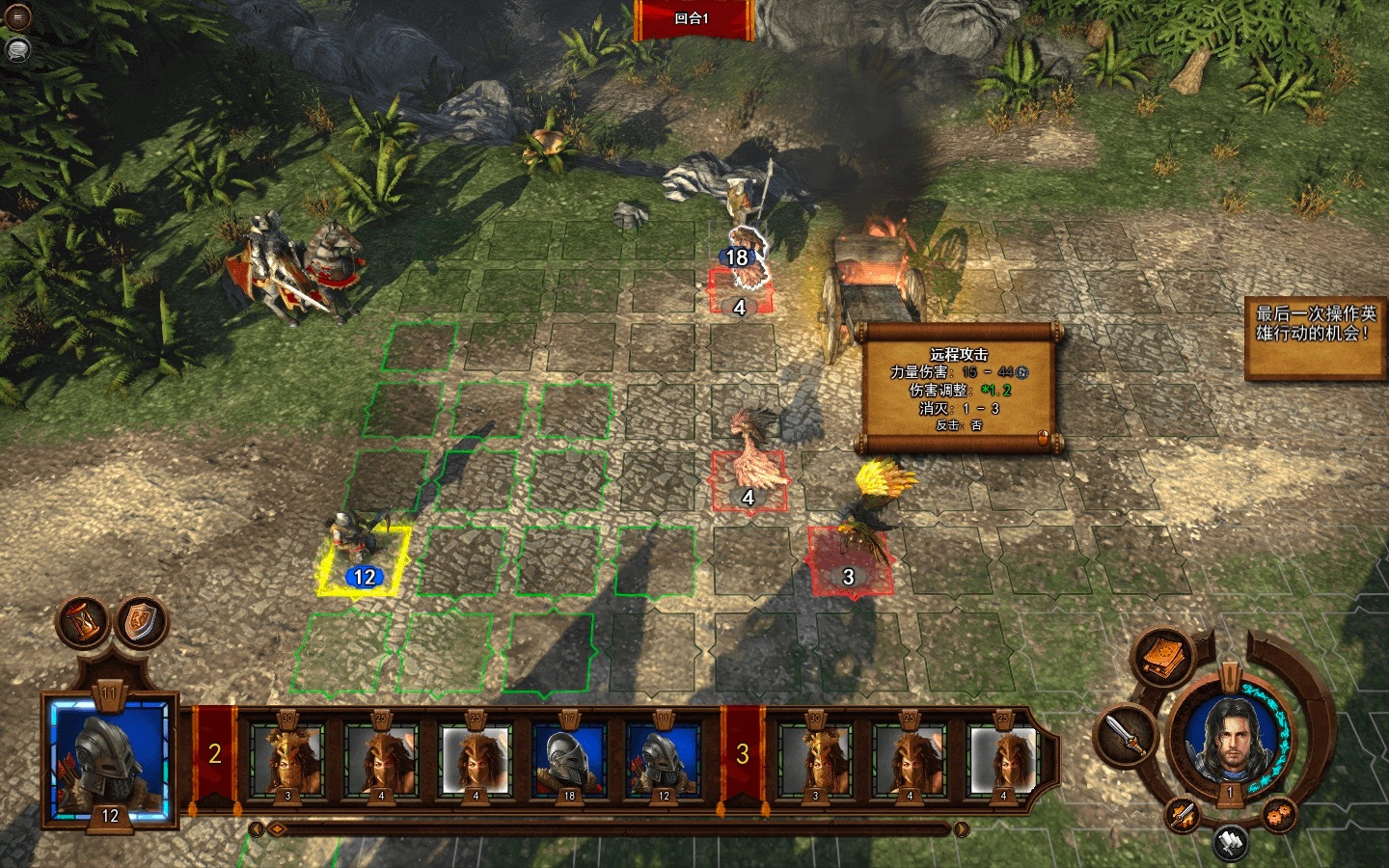
Task: Pick the helmeted portrait showing 18 in the turn queue
Action: coord(569,762)
